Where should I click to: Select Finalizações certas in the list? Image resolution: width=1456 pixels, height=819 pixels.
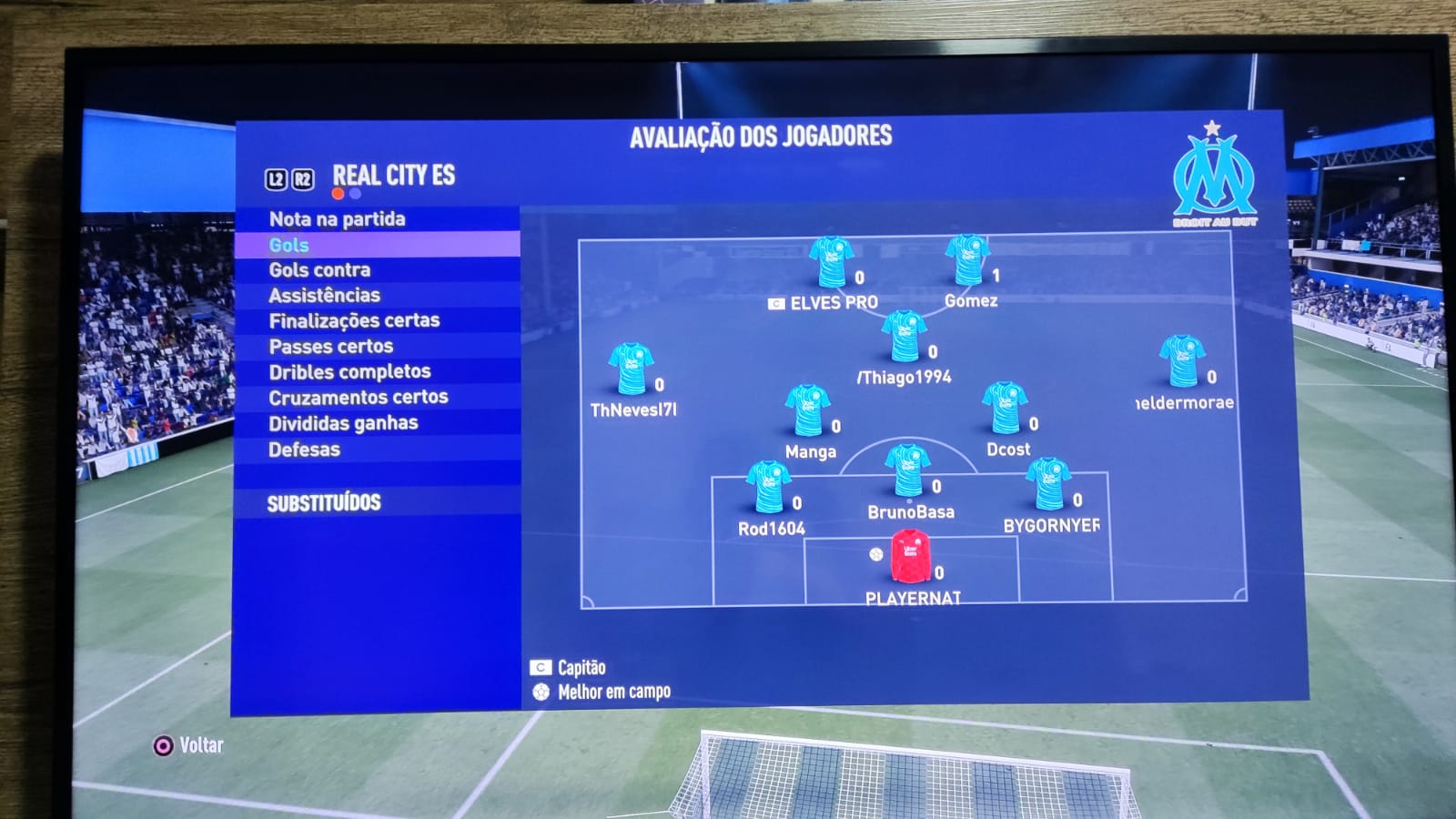pos(354,320)
